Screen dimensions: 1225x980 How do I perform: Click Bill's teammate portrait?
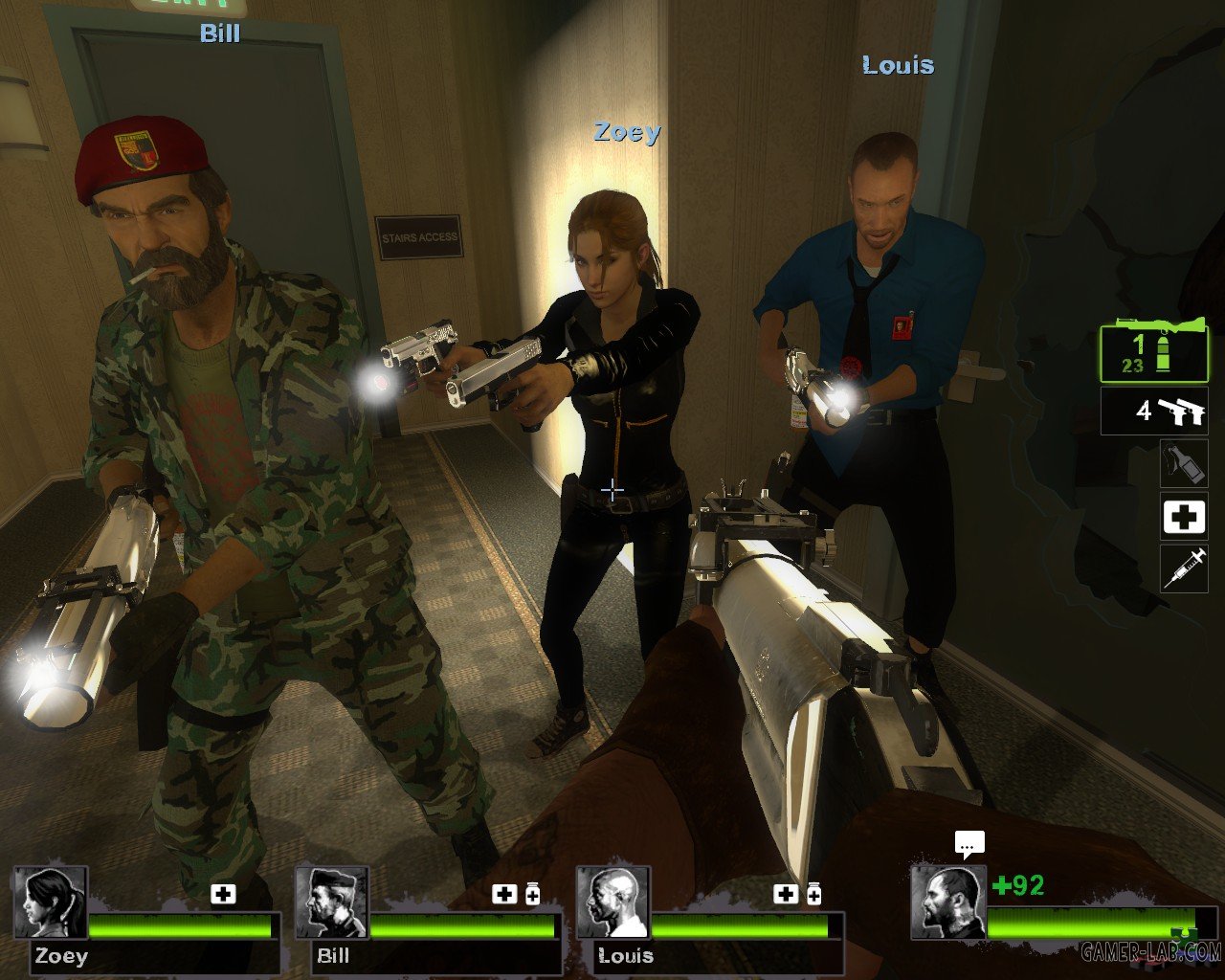[332, 902]
